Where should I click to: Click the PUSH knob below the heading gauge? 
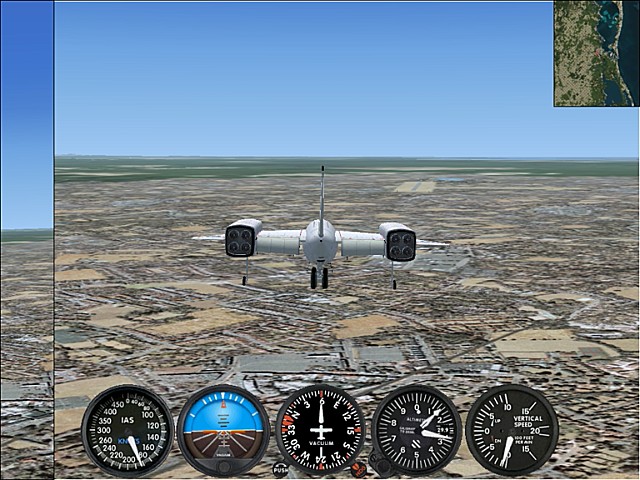280,468
